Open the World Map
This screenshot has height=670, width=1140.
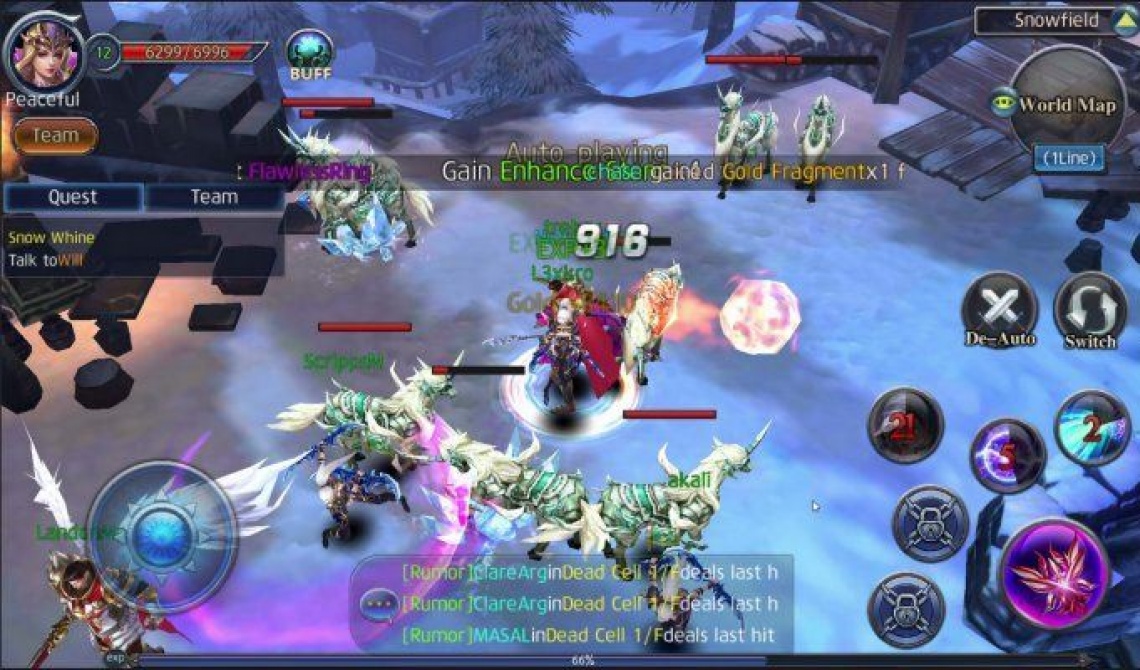click(1066, 105)
